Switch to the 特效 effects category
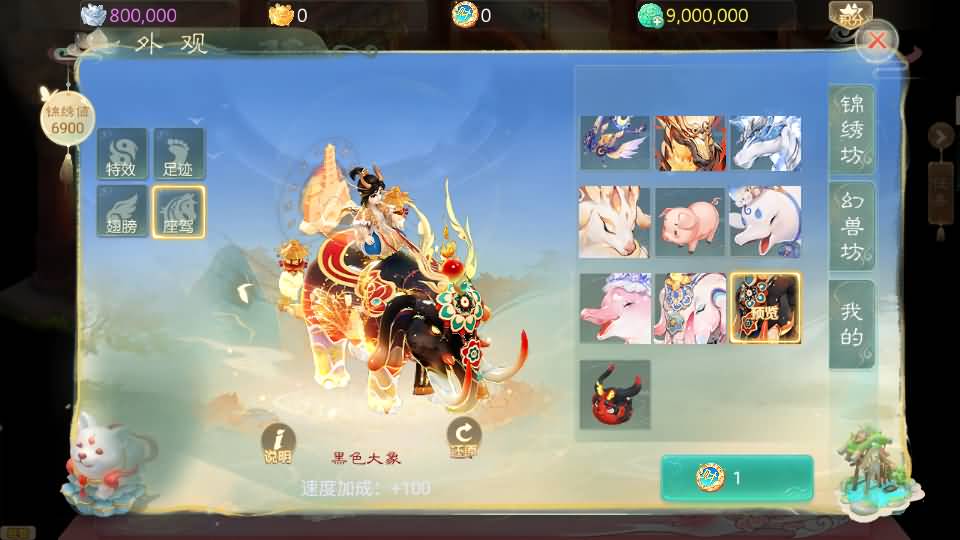960x540 pixels. 123,154
